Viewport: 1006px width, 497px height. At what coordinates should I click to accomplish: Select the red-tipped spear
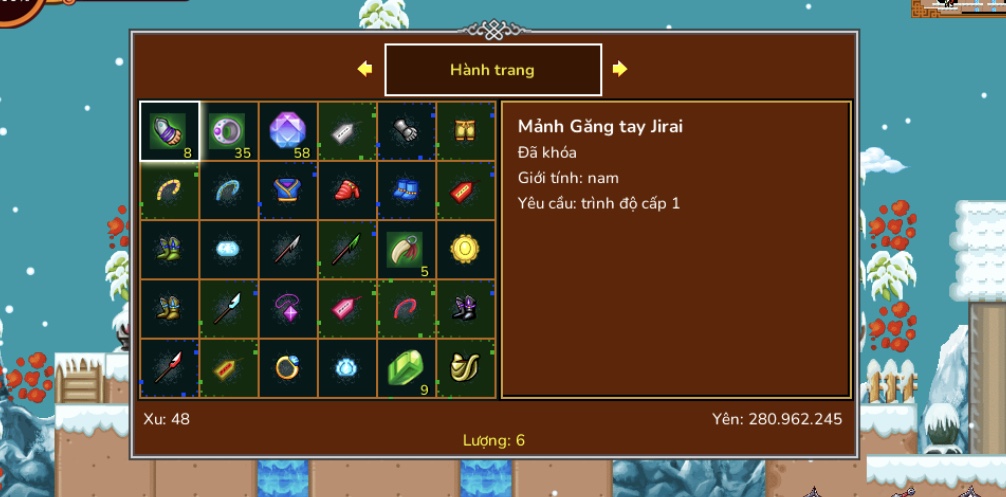pyautogui.click(x=169, y=367)
